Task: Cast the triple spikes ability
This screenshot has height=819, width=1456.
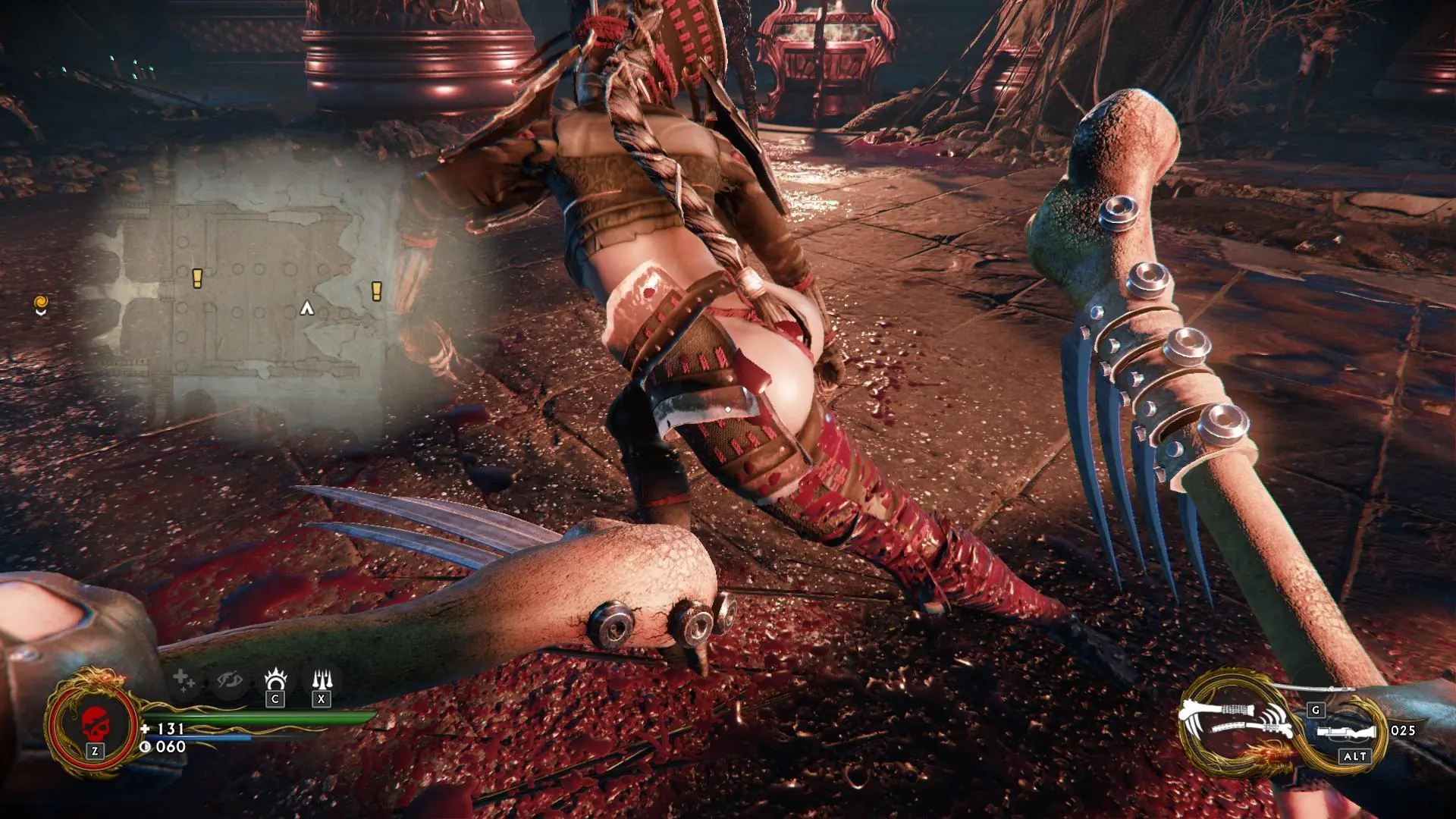Action: (322, 679)
